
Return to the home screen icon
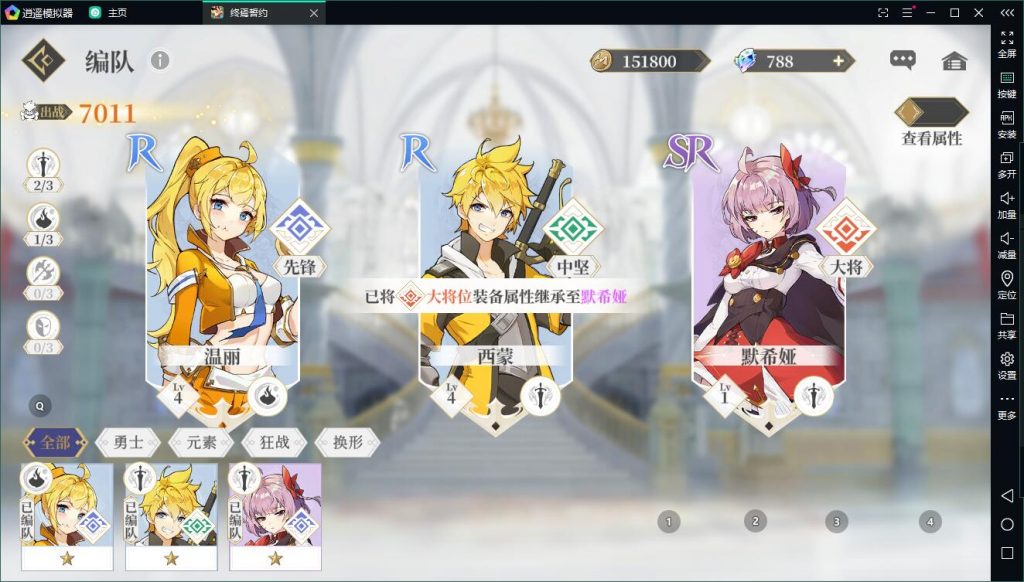[954, 62]
